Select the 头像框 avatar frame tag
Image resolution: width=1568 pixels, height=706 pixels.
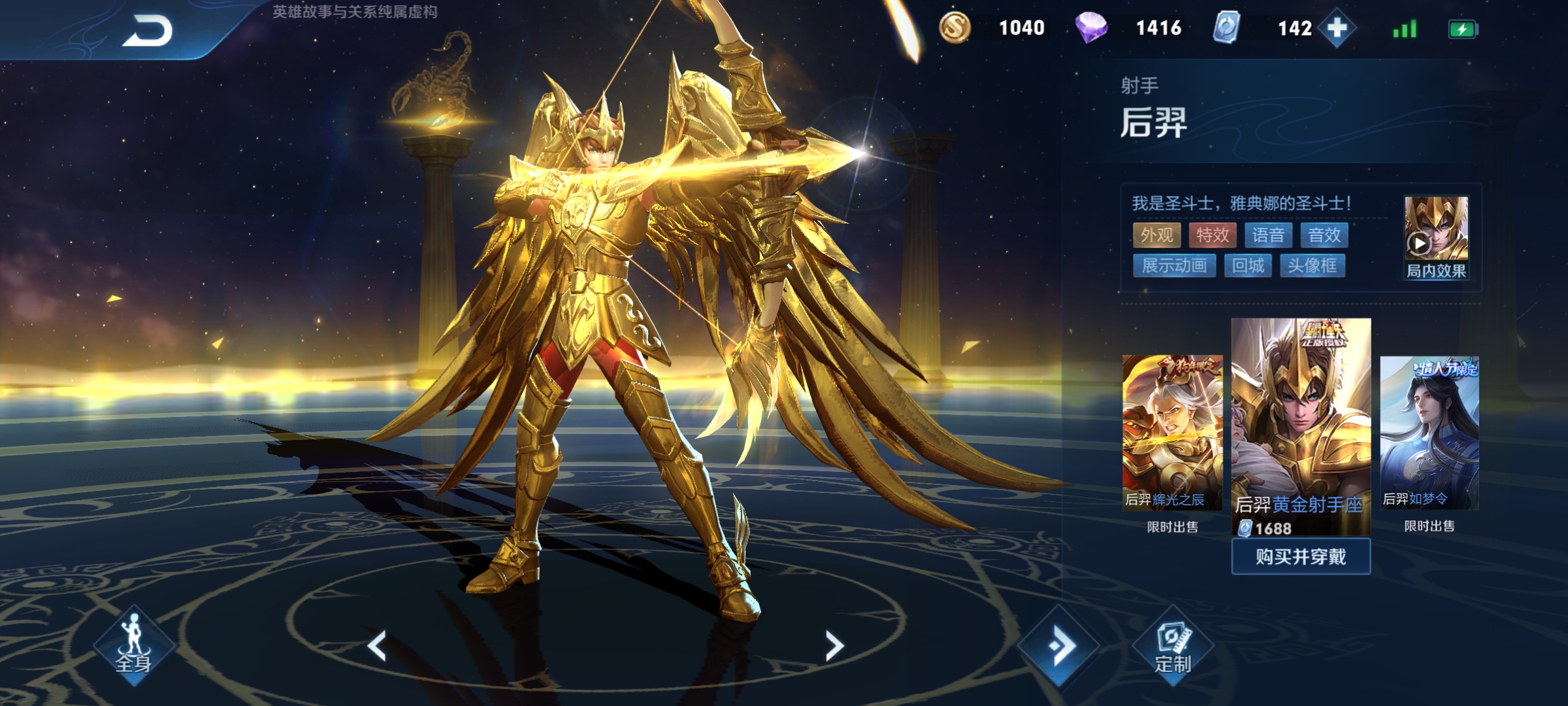(1312, 265)
